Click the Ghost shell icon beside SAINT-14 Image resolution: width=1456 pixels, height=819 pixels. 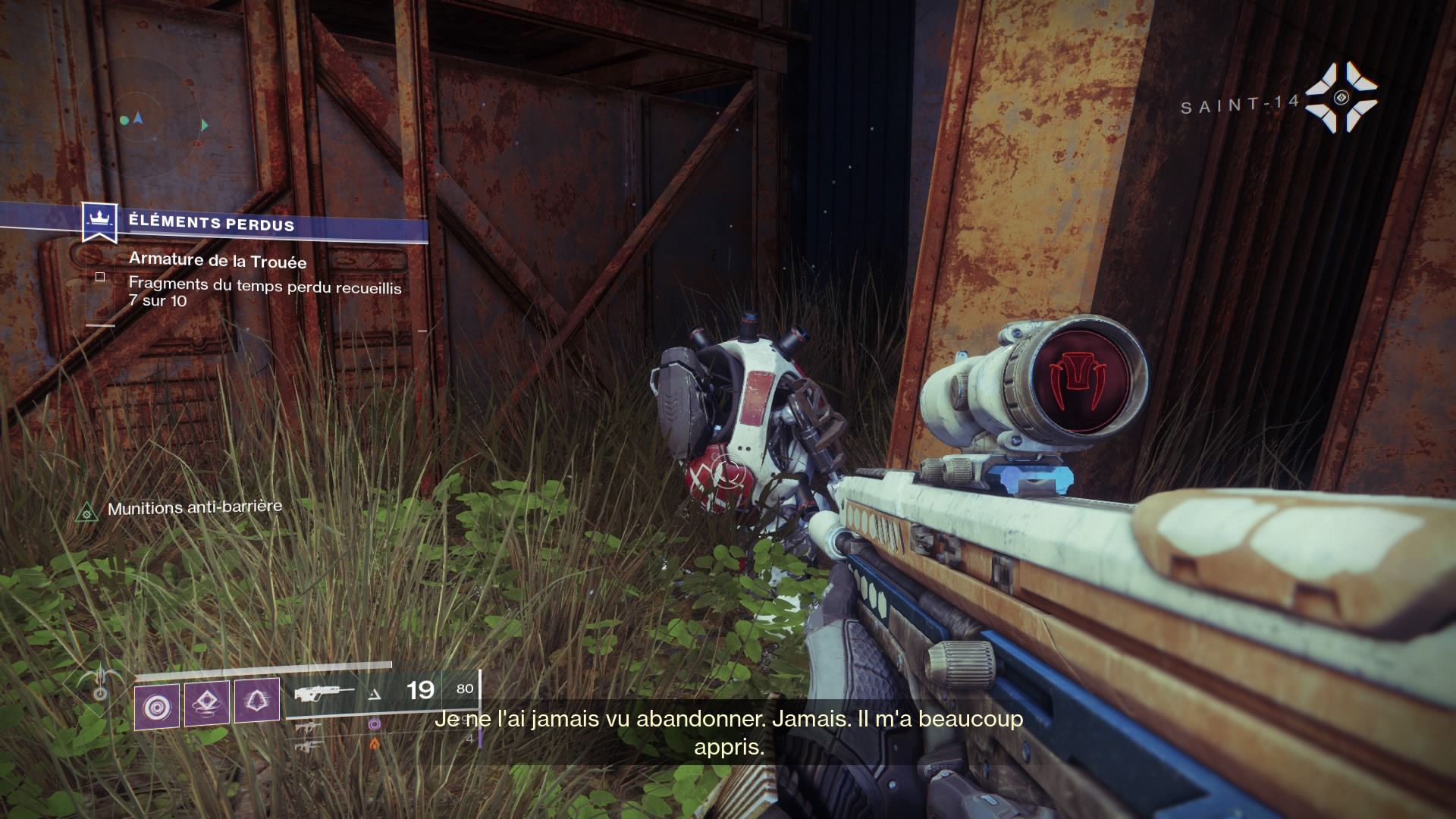1341,98
